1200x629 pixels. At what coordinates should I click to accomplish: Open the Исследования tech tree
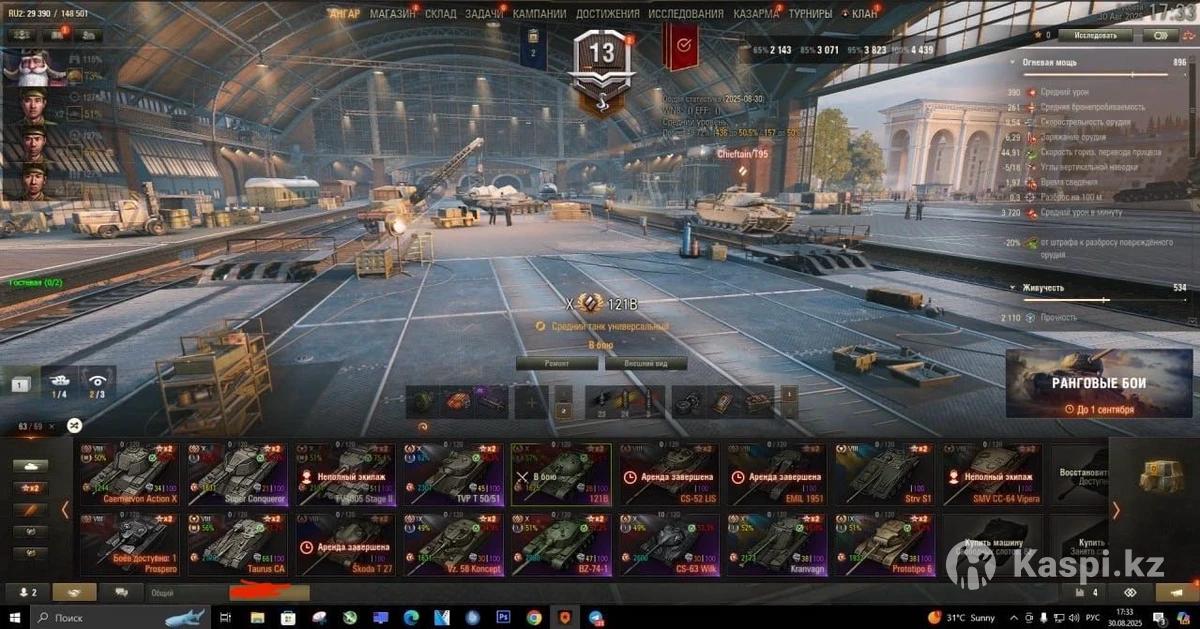(685, 14)
